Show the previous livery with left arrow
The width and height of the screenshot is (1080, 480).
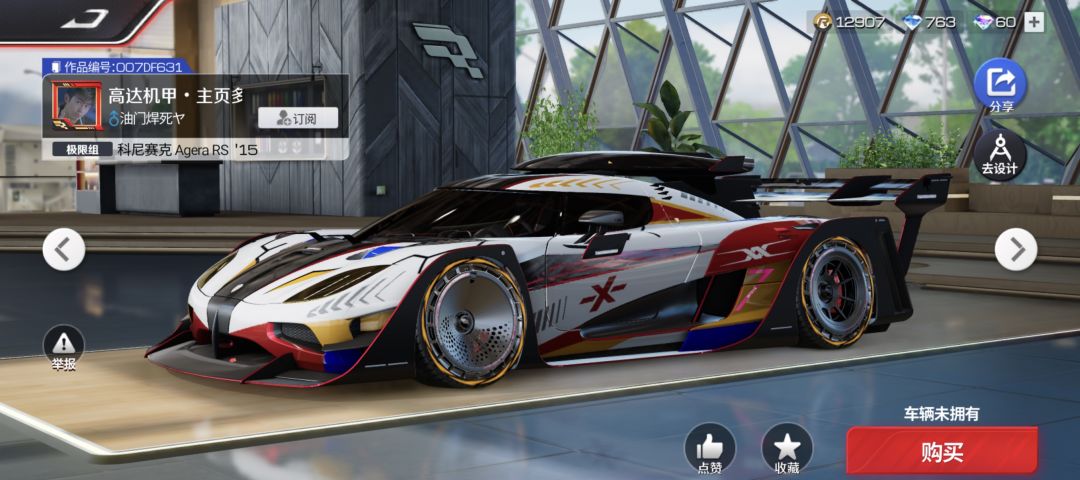click(63, 249)
